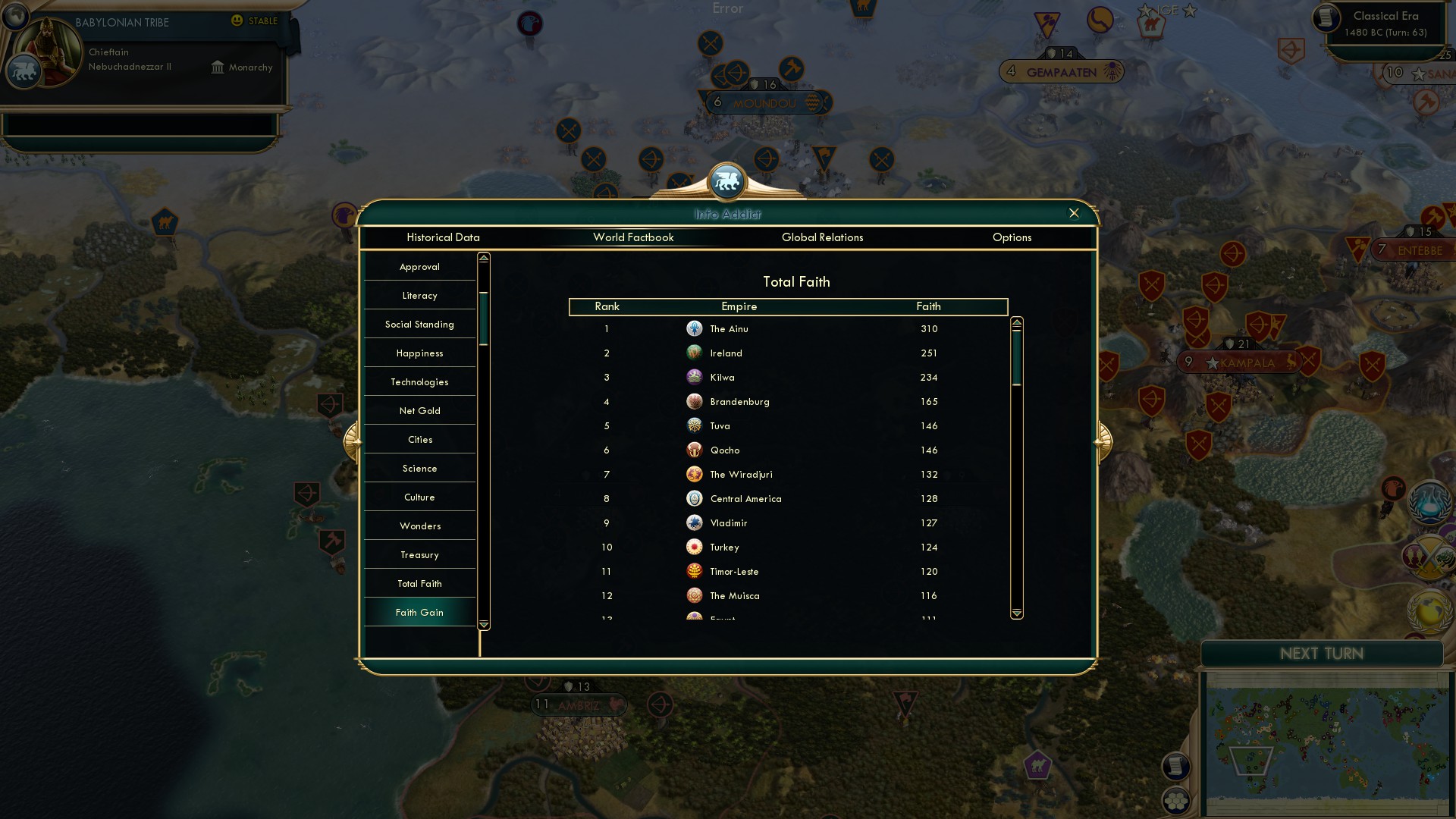Switch to the Global Relations tab

[823, 237]
